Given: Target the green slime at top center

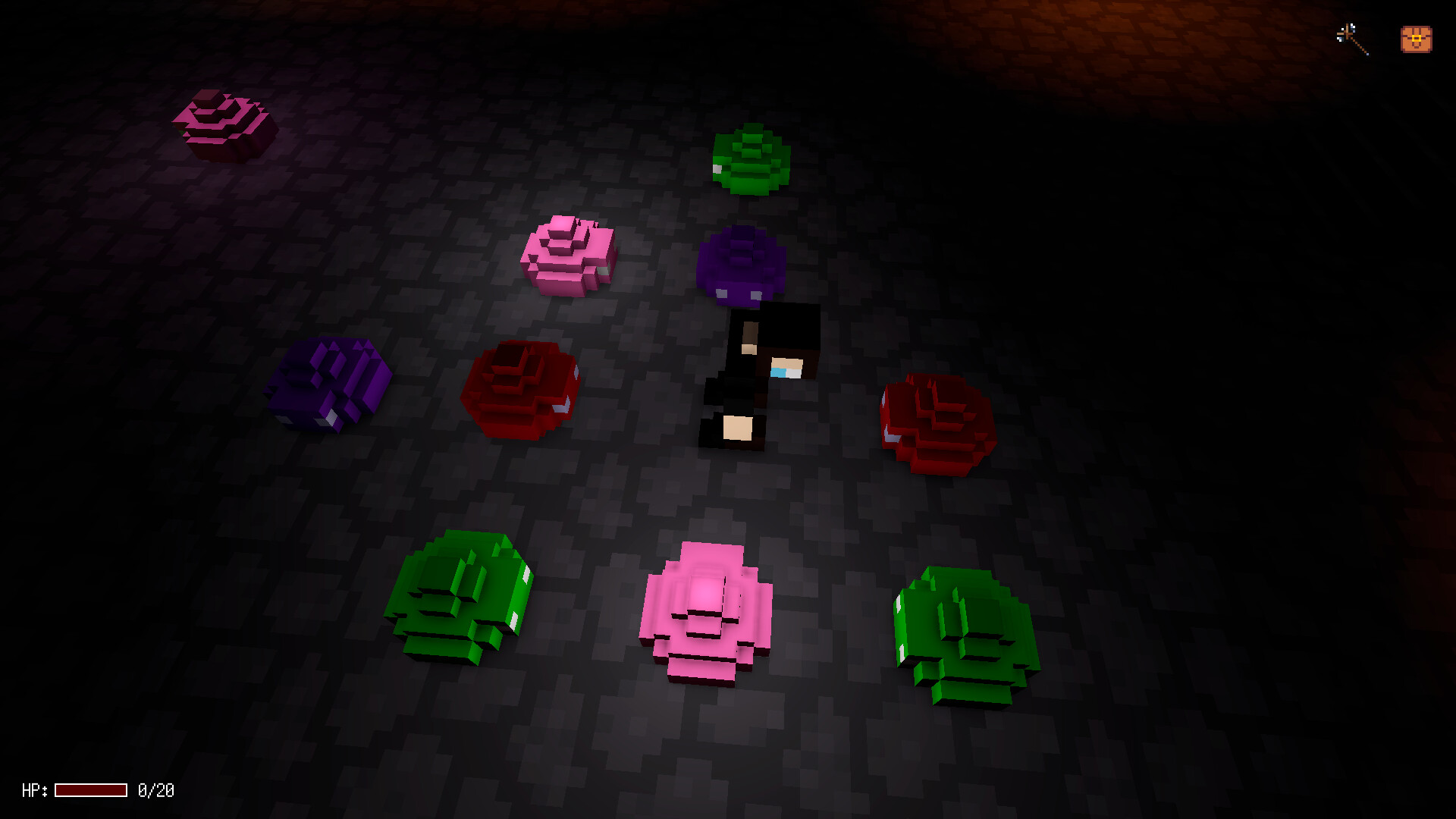Looking at the screenshot, I should (751, 159).
